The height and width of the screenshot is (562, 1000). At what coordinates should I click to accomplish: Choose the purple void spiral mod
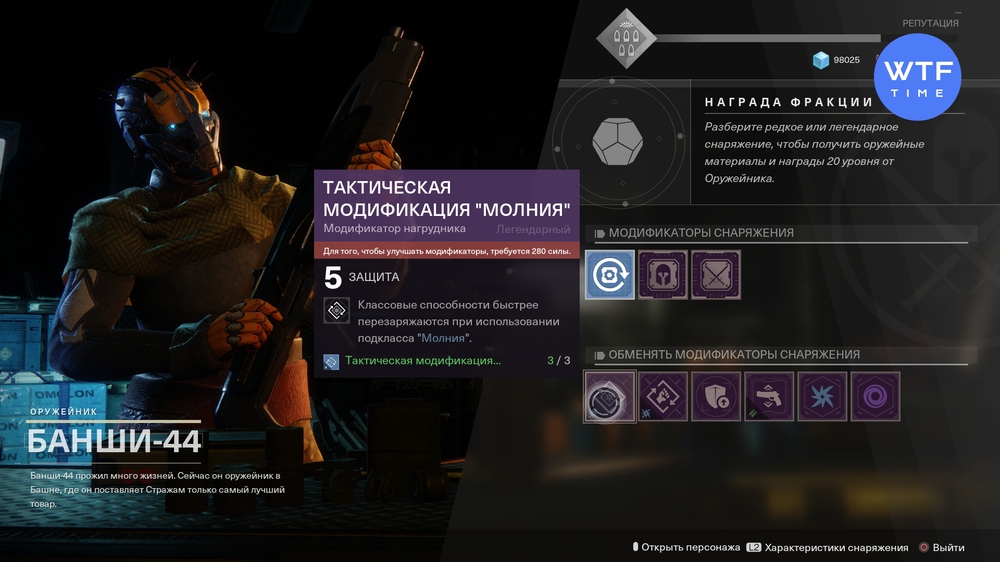pos(875,397)
